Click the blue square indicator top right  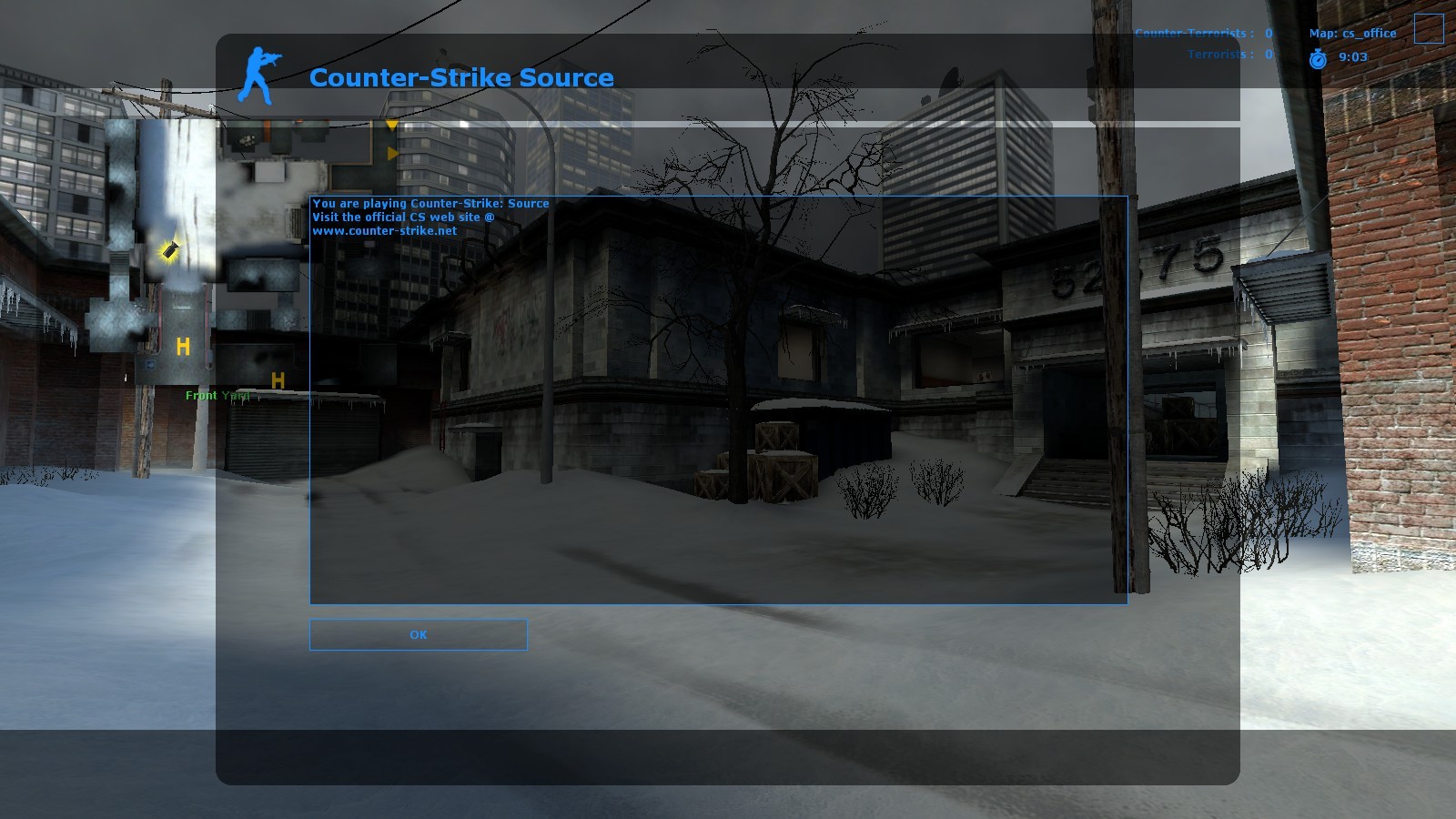pyautogui.click(x=1430, y=29)
